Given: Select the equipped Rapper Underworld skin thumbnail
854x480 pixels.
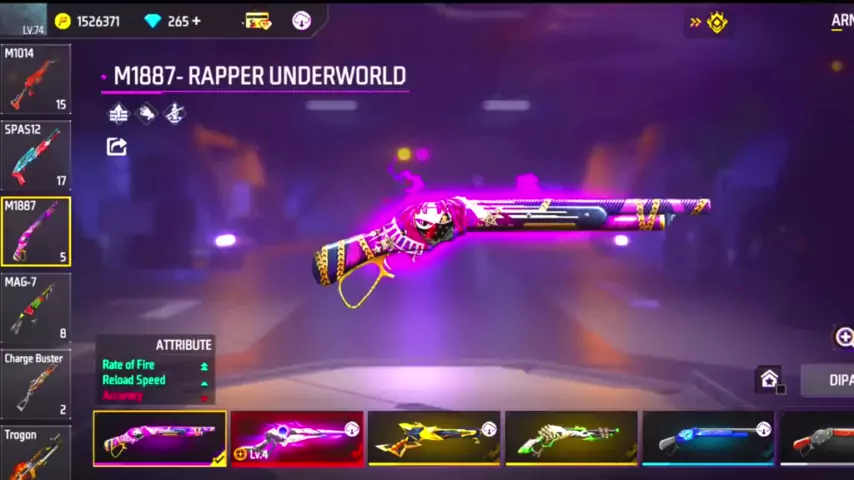Looking at the screenshot, I should (160, 438).
